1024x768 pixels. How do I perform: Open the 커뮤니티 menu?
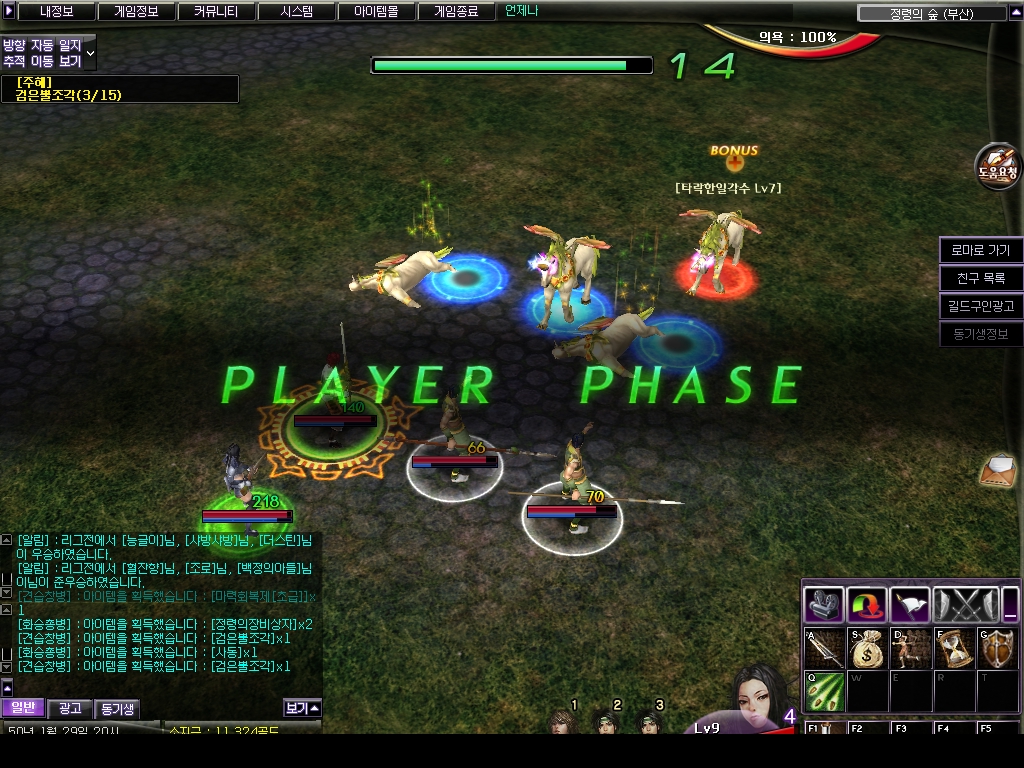tap(216, 12)
